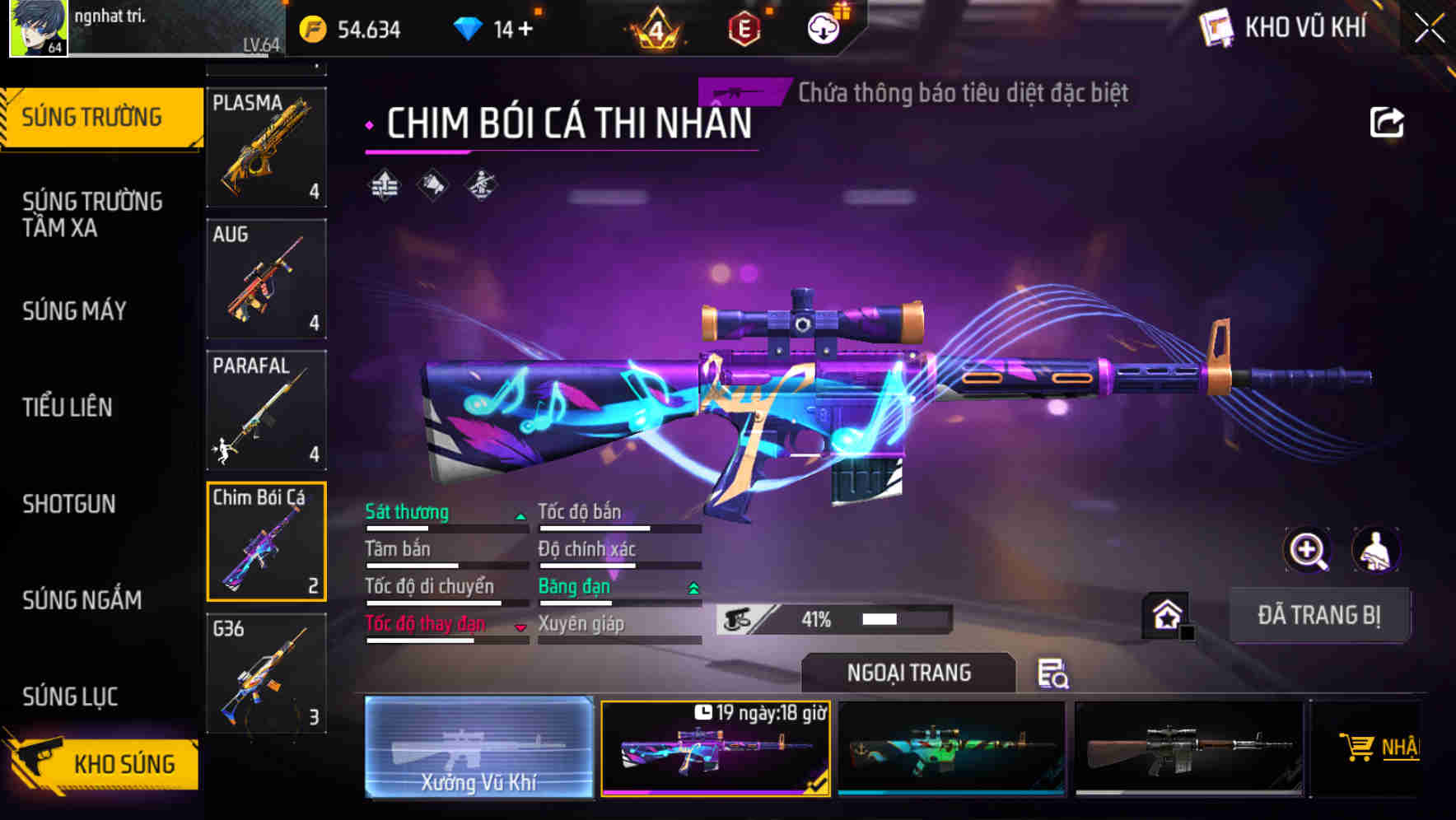Click the red down arrow on Tốc độ thay đạn

pyautogui.click(x=520, y=628)
